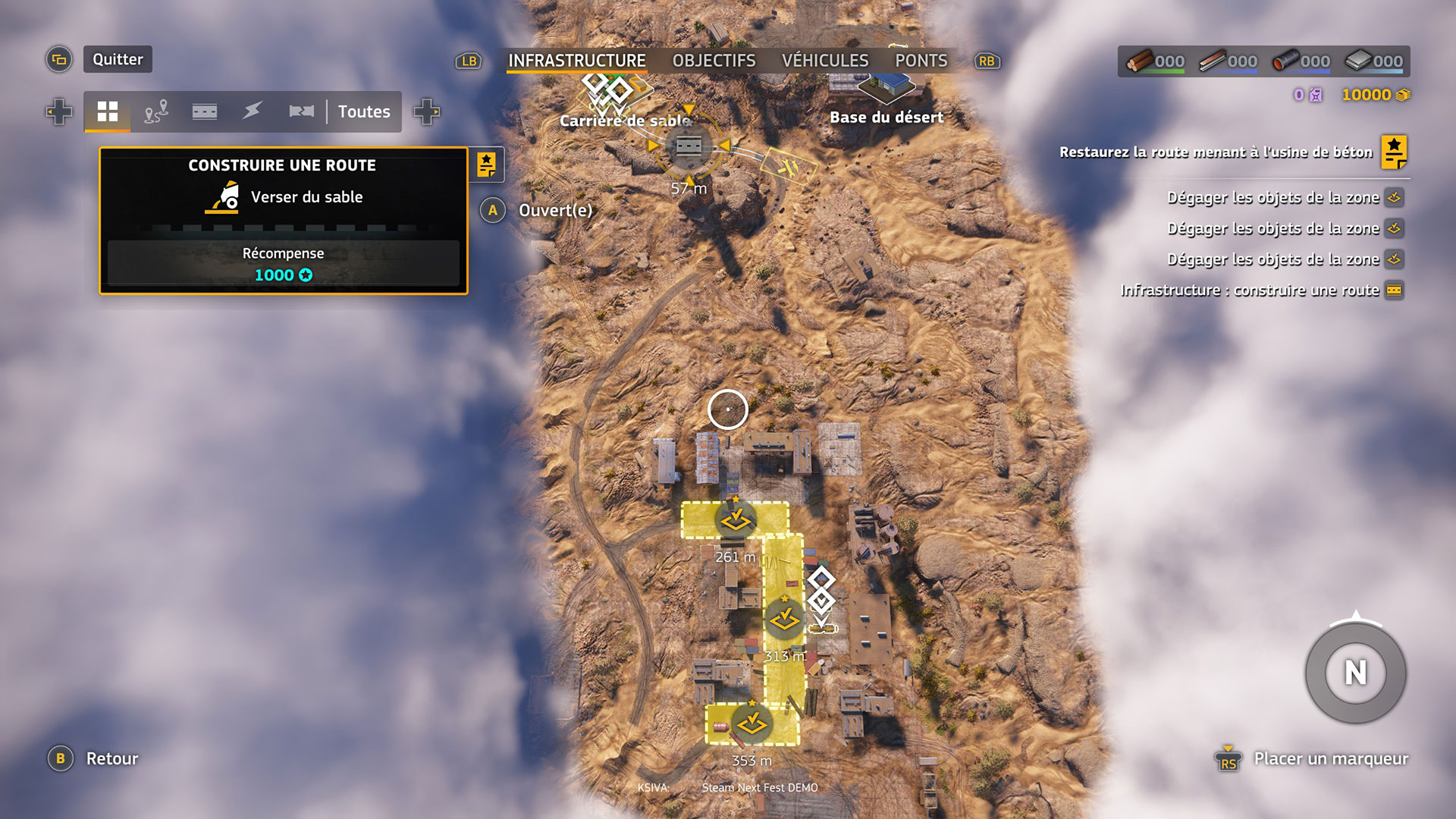1456x819 pixels.
Task: Select the Infrastructure : construire une route objective
Action: (x=1250, y=290)
